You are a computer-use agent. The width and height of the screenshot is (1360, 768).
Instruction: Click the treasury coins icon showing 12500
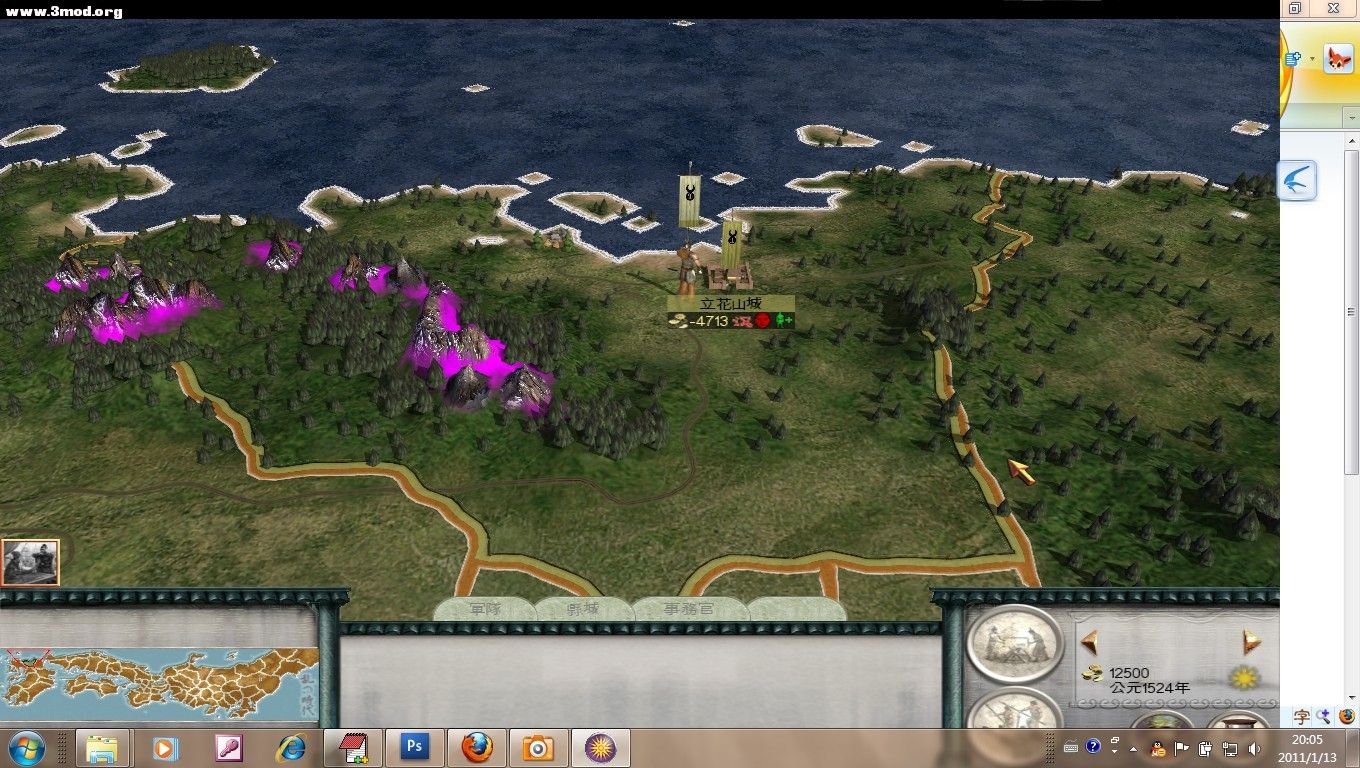(x=1092, y=673)
